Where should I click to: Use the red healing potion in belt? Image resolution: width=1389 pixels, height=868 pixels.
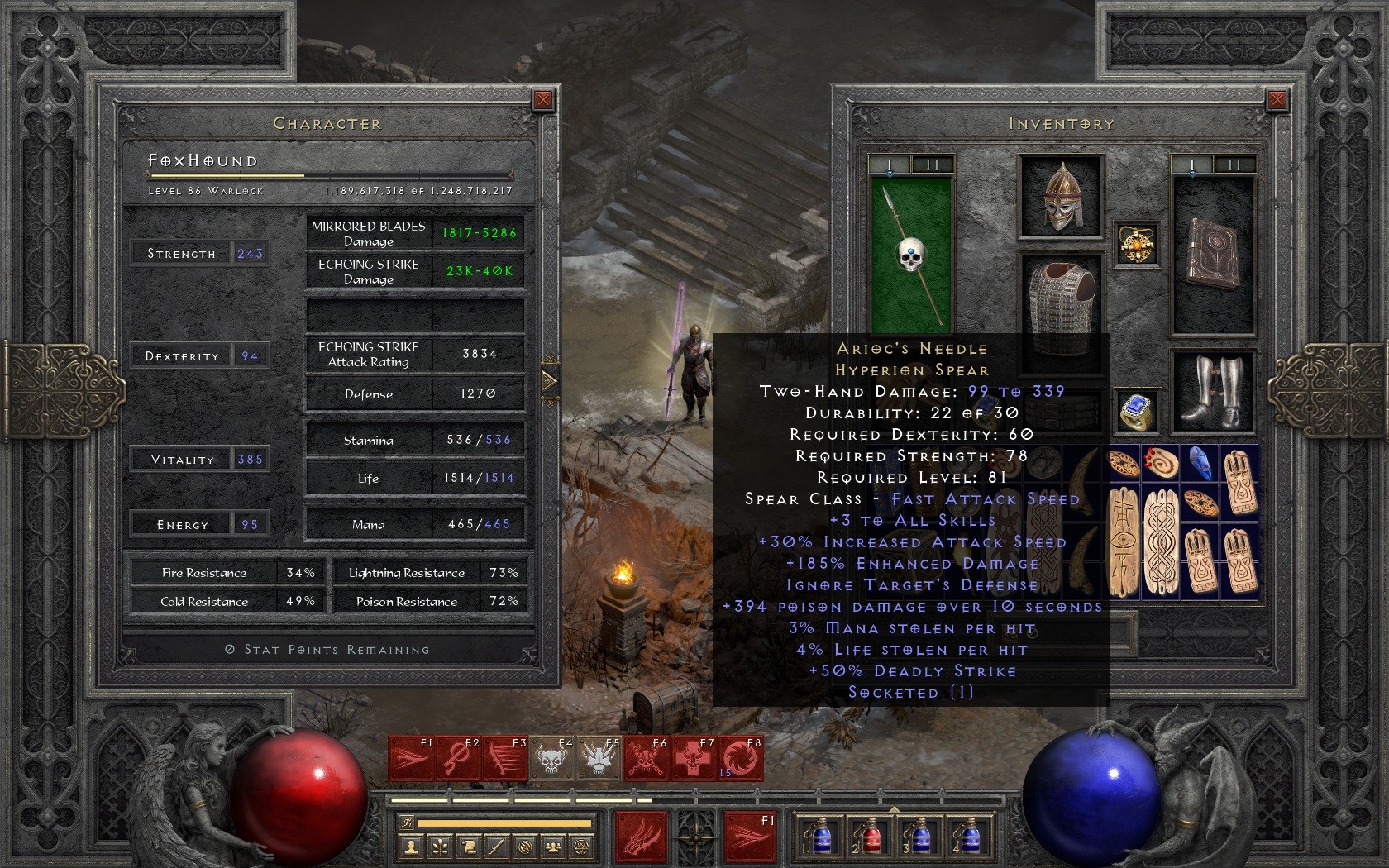867,837
